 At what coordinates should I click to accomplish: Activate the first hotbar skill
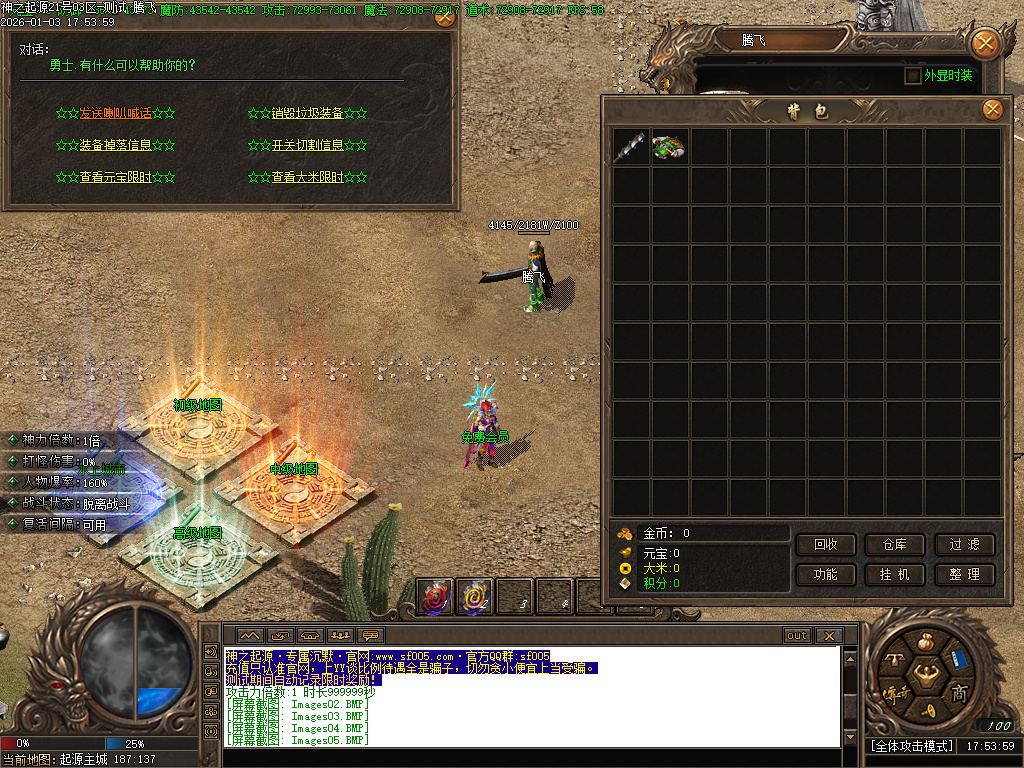tap(435, 597)
